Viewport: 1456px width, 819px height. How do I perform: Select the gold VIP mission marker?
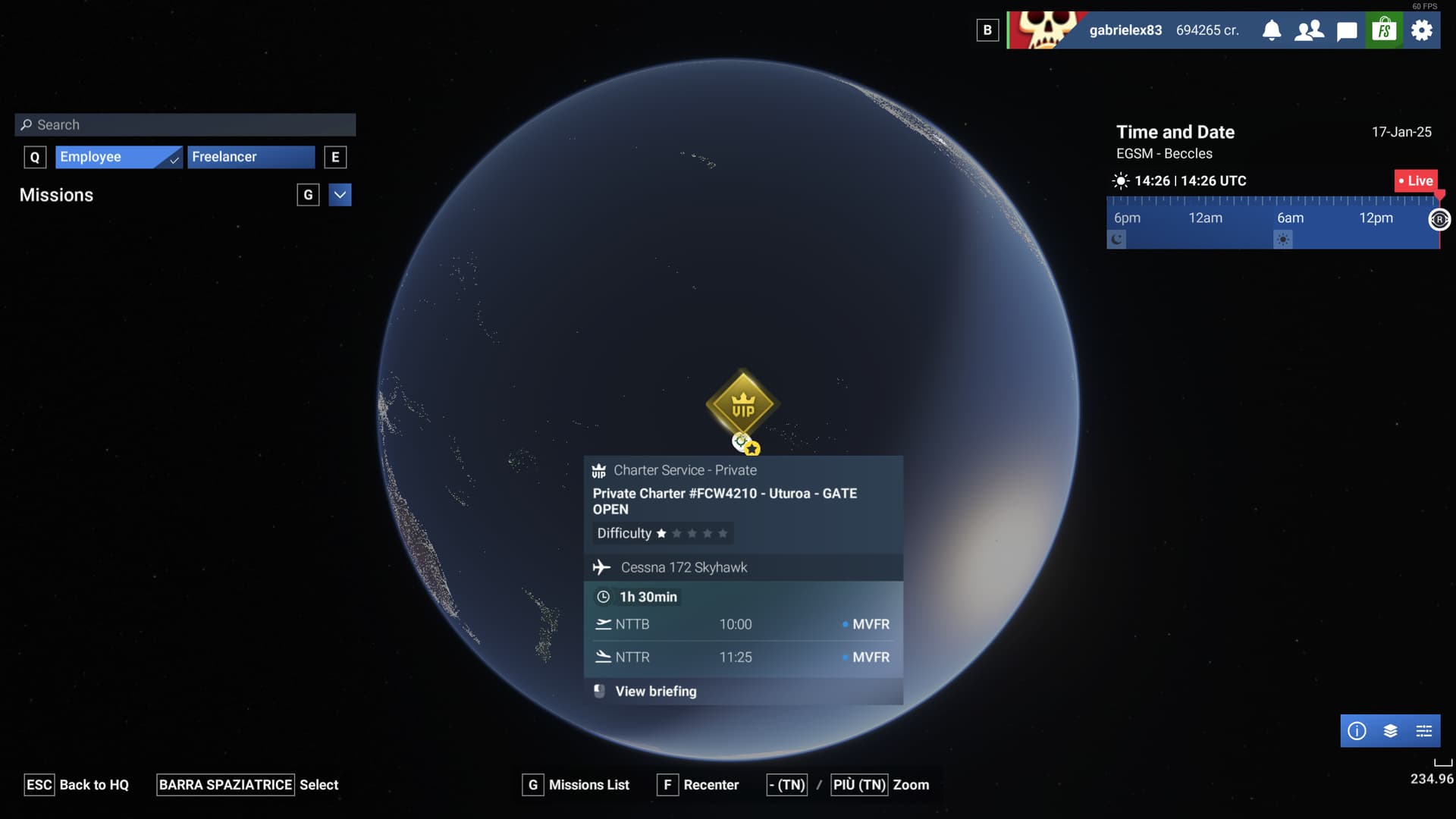(x=742, y=406)
